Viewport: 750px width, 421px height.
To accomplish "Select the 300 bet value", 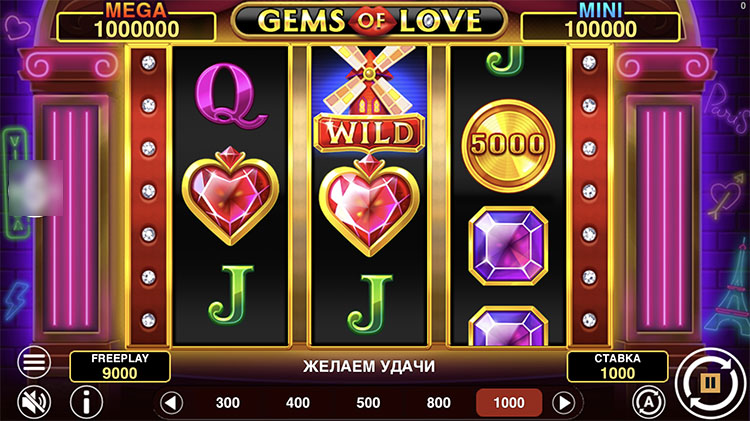I will (228, 403).
